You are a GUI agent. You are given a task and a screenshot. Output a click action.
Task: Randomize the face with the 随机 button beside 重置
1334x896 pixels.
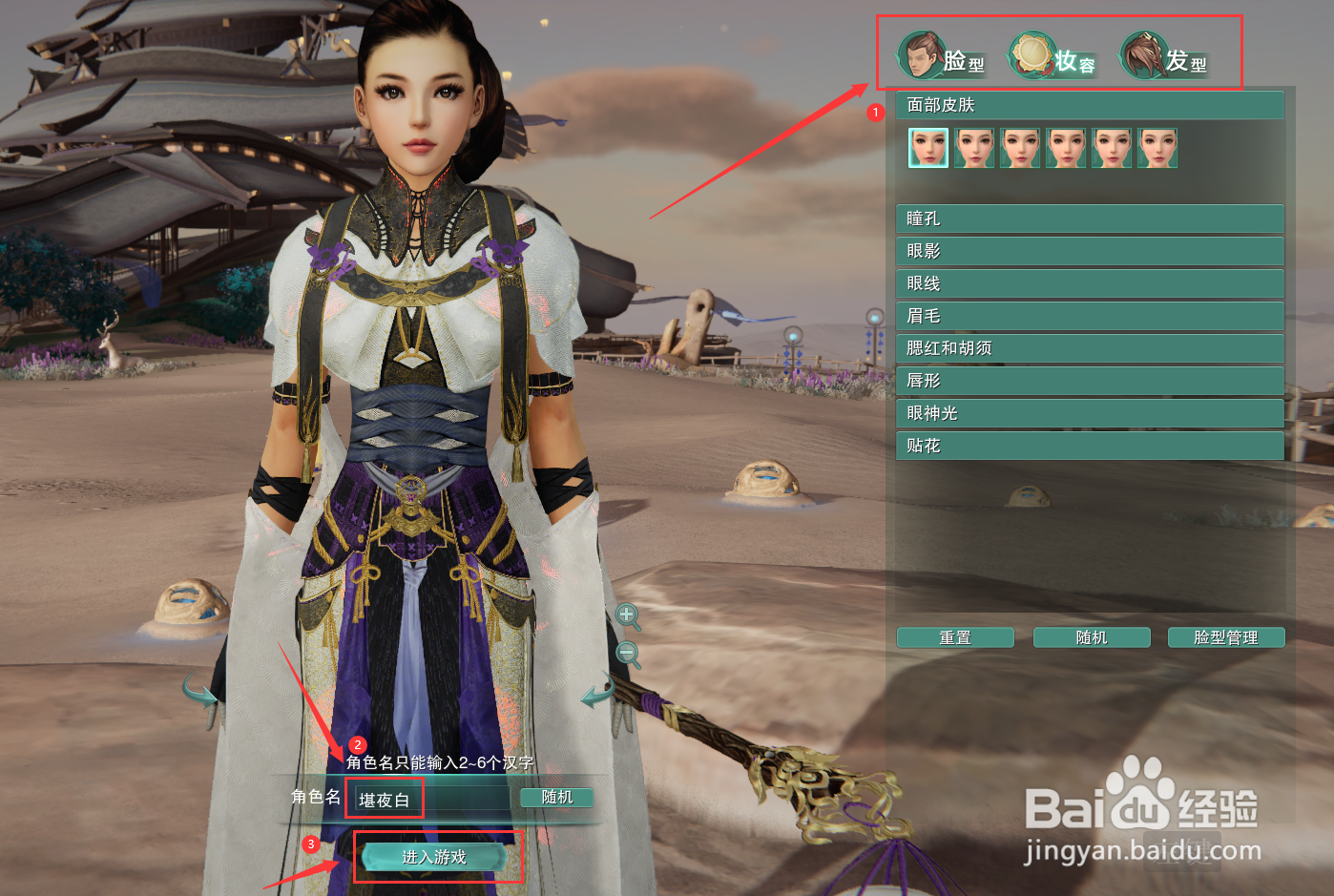(x=1092, y=637)
